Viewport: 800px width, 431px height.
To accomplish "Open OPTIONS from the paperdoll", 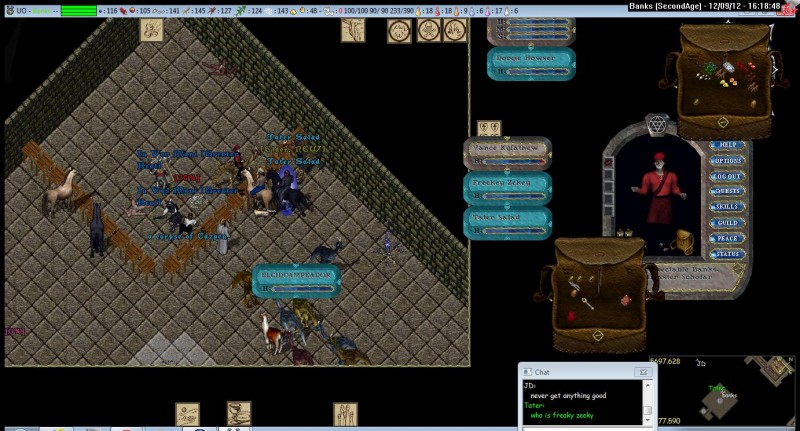I will [x=727, y=160].
